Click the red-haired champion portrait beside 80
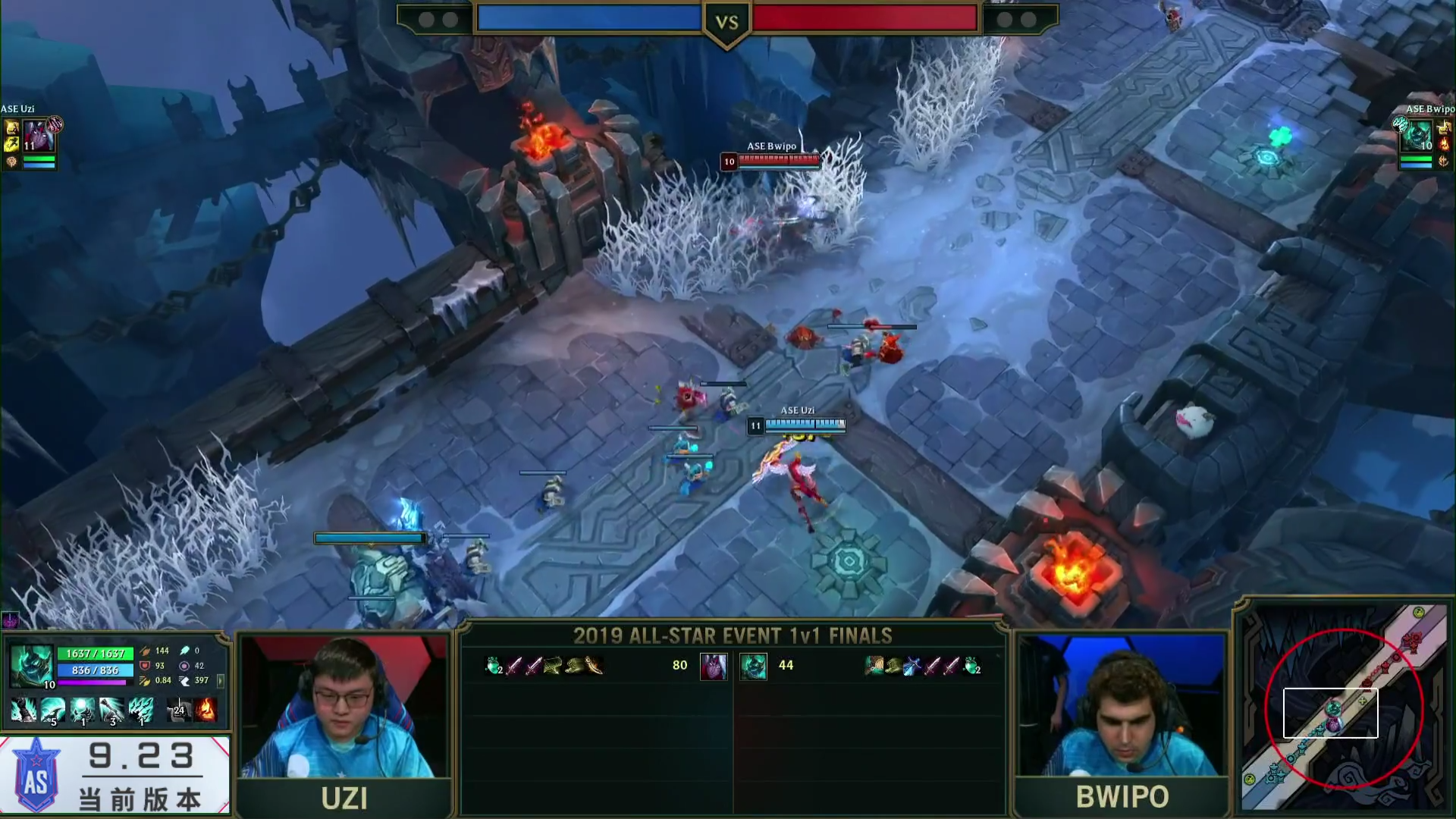The width and height of the screenshot is (1456, 819). pyautogui.click(x=713, y=666)
